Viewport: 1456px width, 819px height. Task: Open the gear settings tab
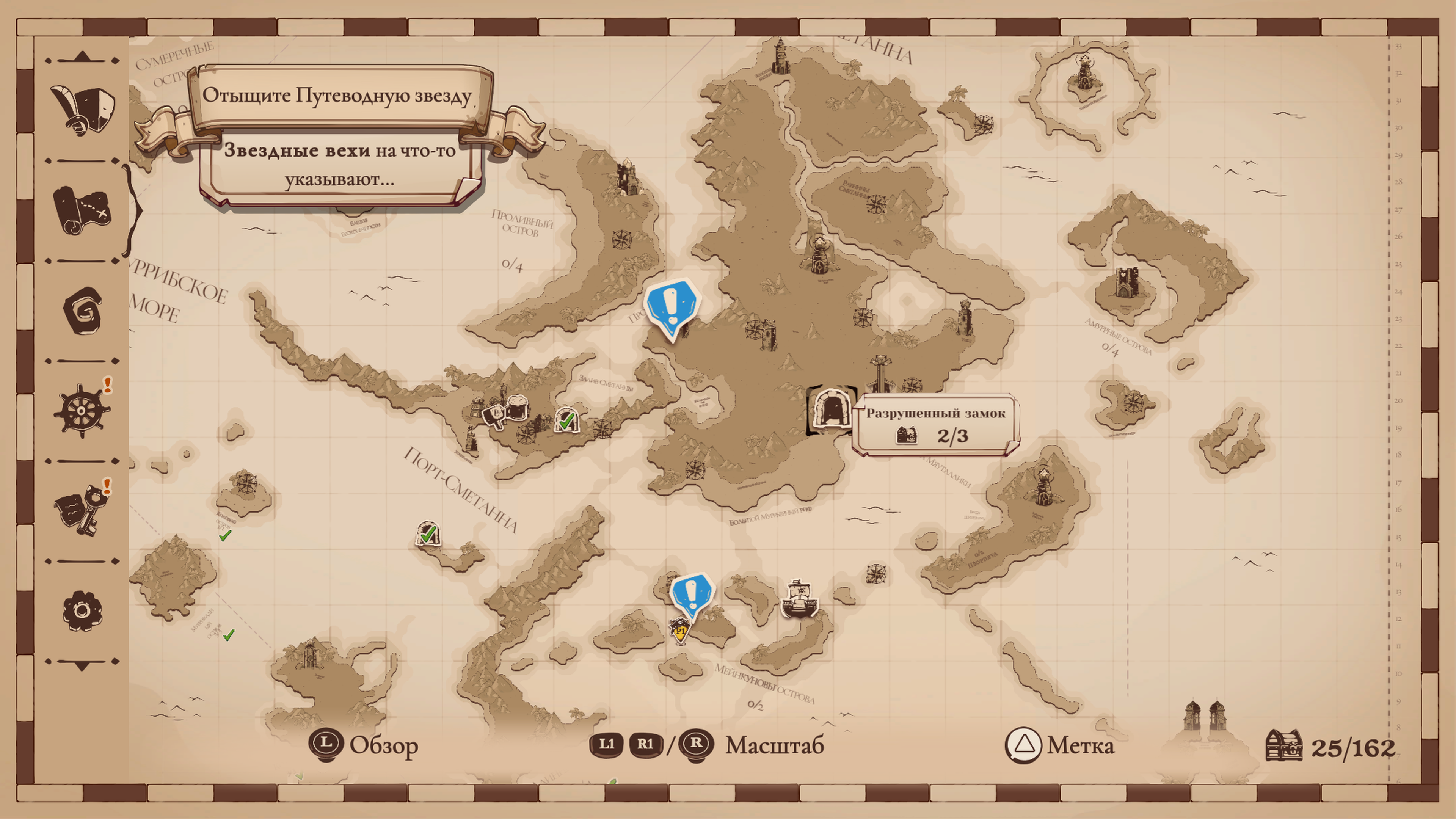[x=82, y=611]
